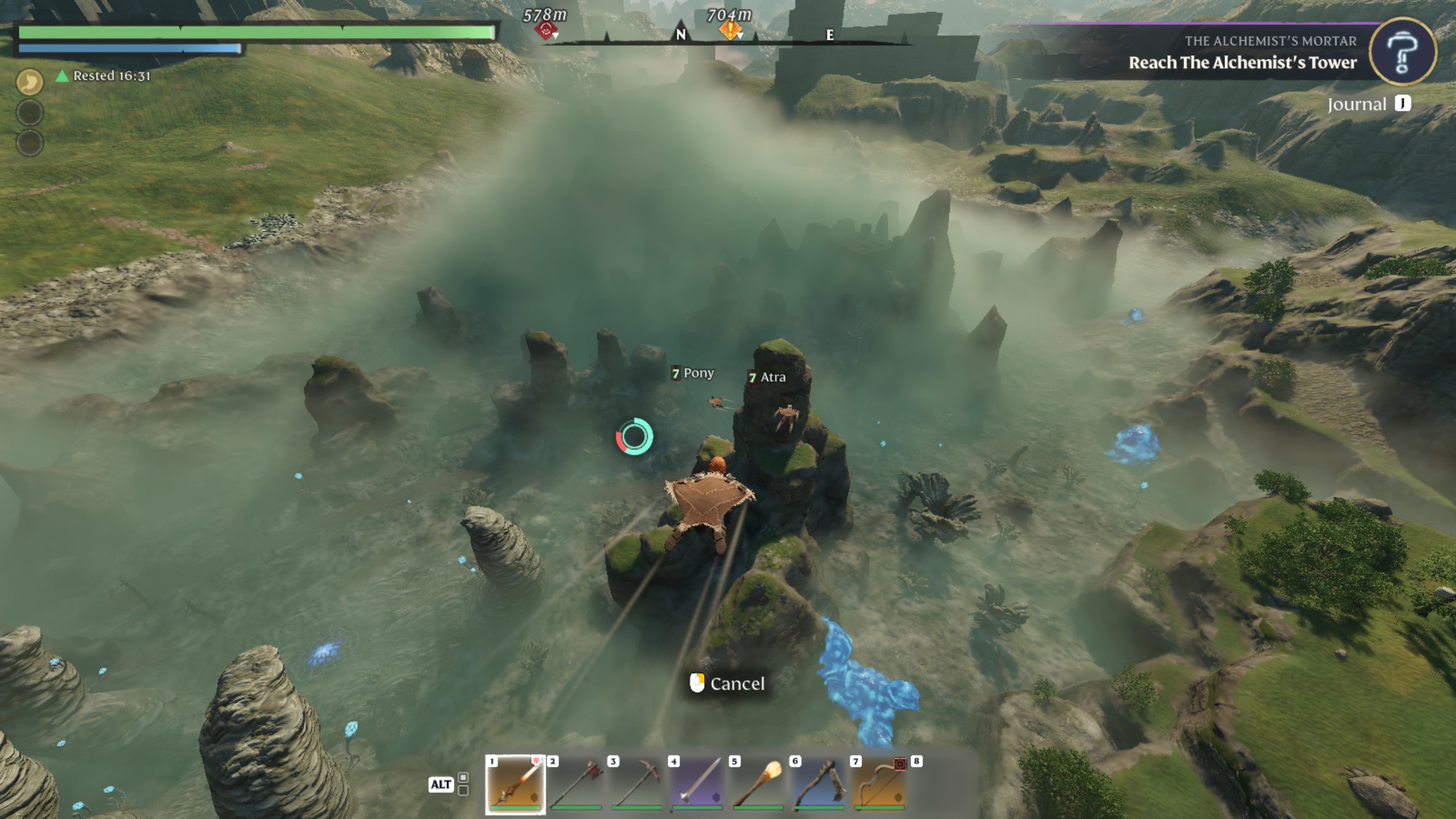
Task: Choose the pickaxe in hotbar slot 3
Action: coord(637,784)
